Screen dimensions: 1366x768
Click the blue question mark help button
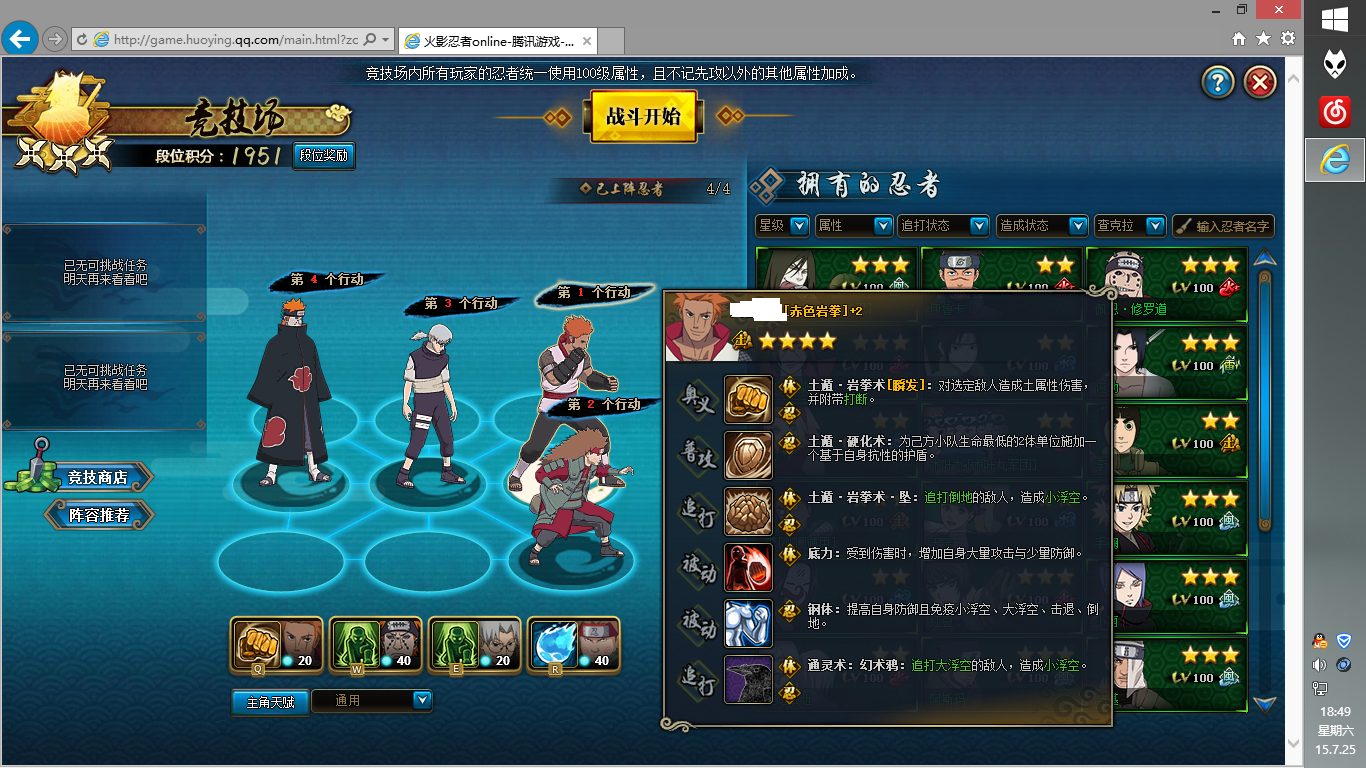click(x=1218, y=82)
